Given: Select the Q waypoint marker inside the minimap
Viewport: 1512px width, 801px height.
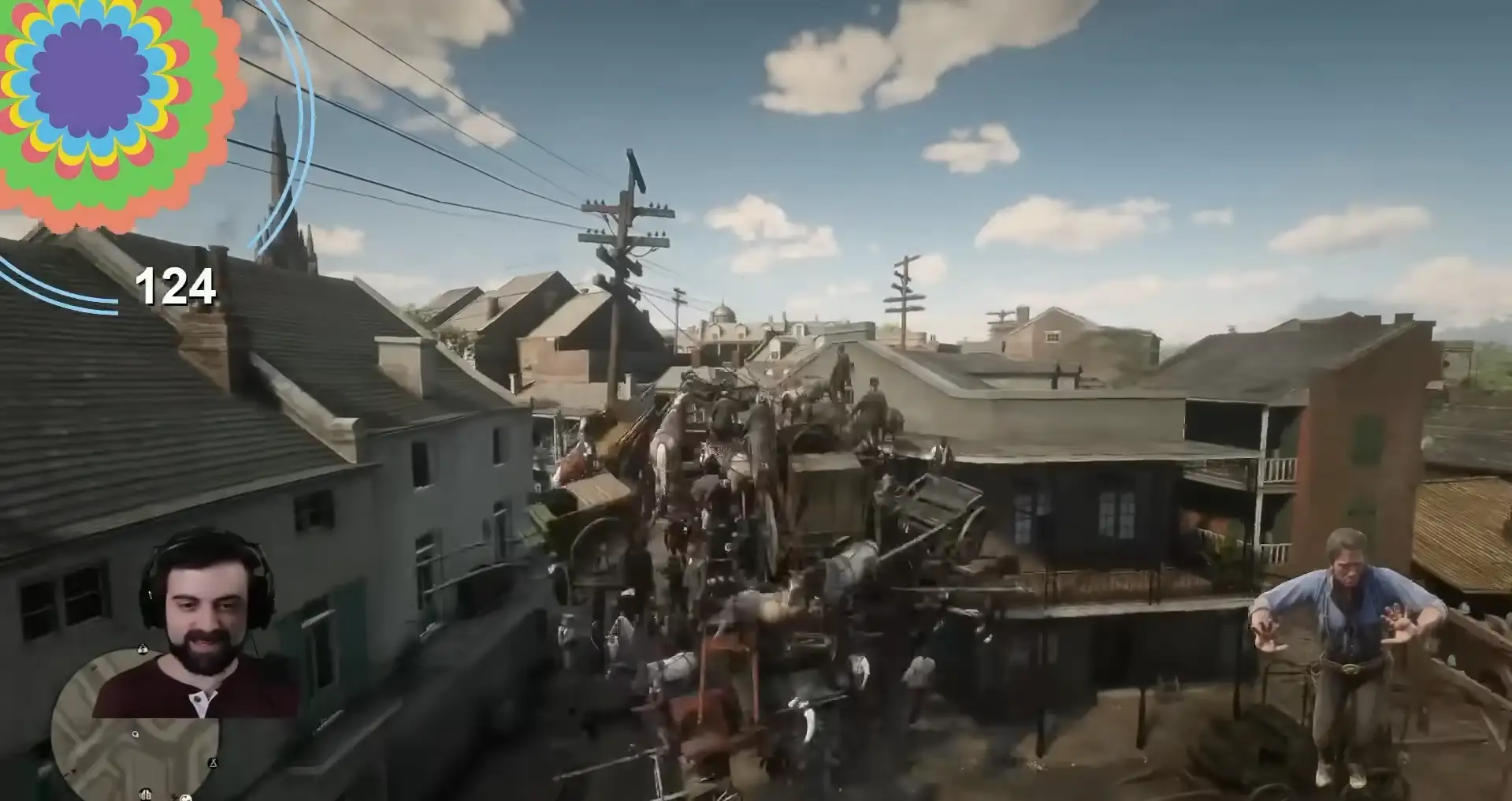Looking at the screenshot, I should 136,734.
